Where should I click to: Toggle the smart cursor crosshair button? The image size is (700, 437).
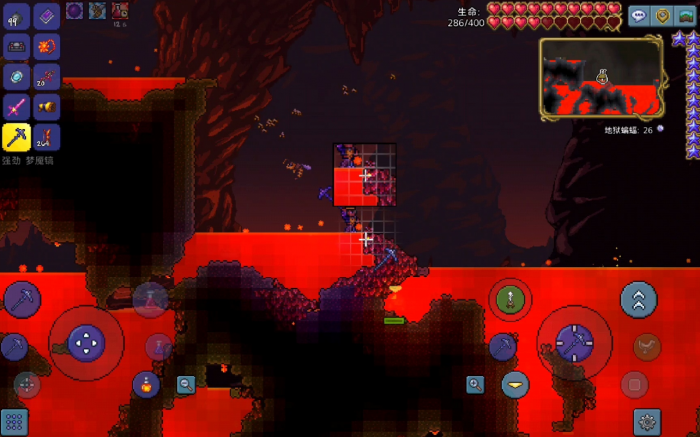click(x=27, y=384)
